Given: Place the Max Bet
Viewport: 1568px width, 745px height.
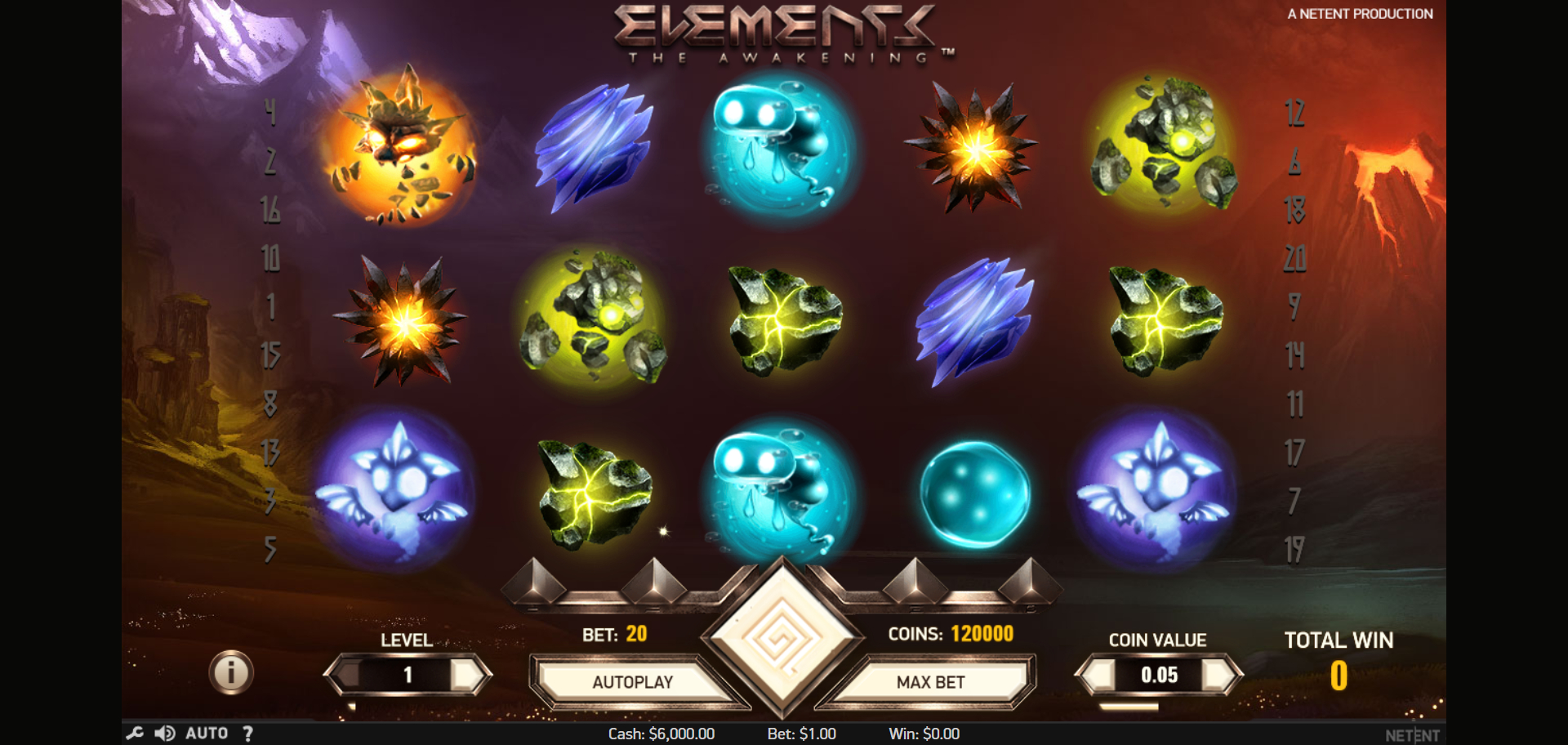Looking at the screenshot, I should click(x=930, y=682).
